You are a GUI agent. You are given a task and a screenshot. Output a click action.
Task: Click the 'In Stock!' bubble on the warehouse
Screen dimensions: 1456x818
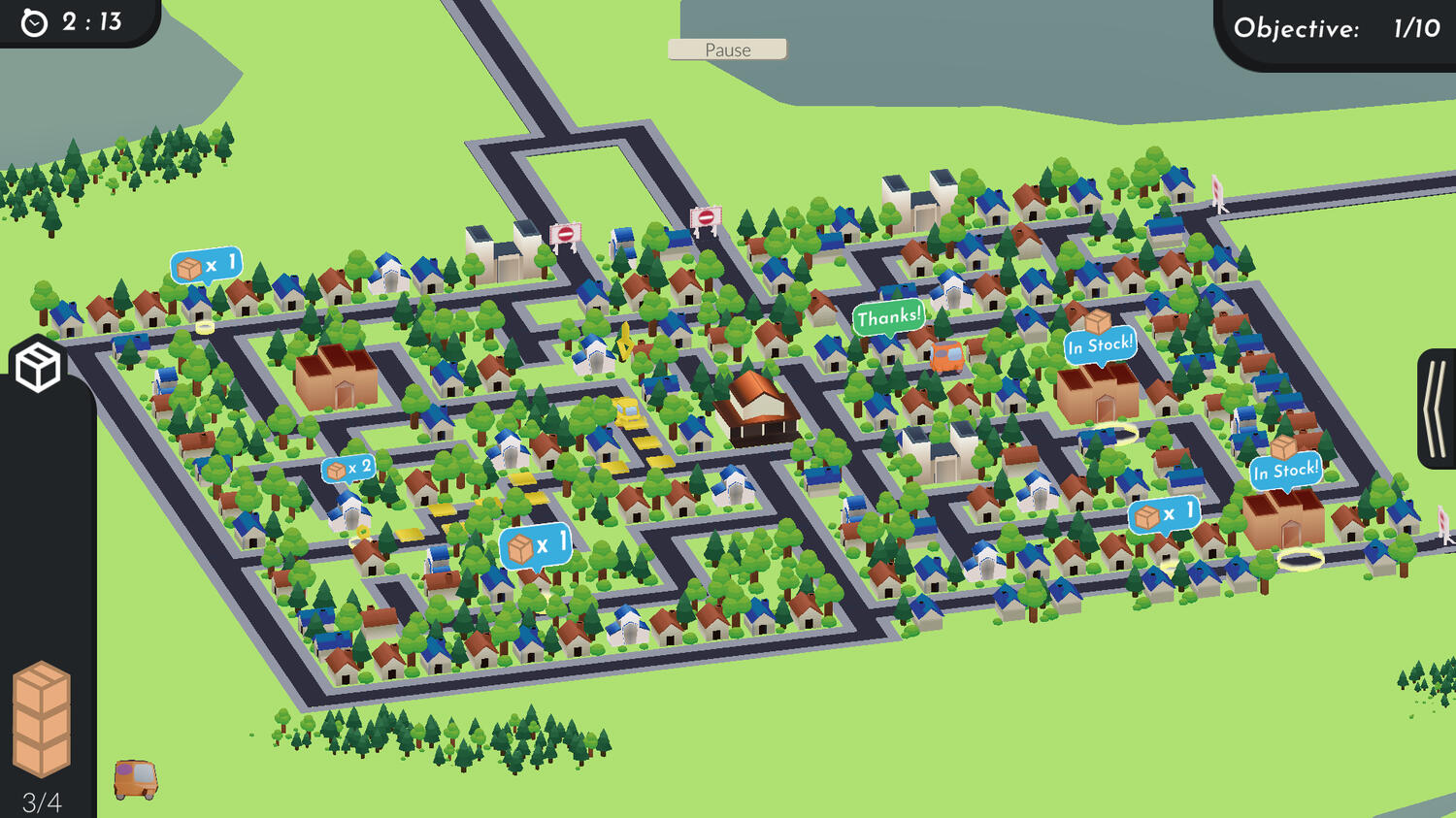(1101, 343)
